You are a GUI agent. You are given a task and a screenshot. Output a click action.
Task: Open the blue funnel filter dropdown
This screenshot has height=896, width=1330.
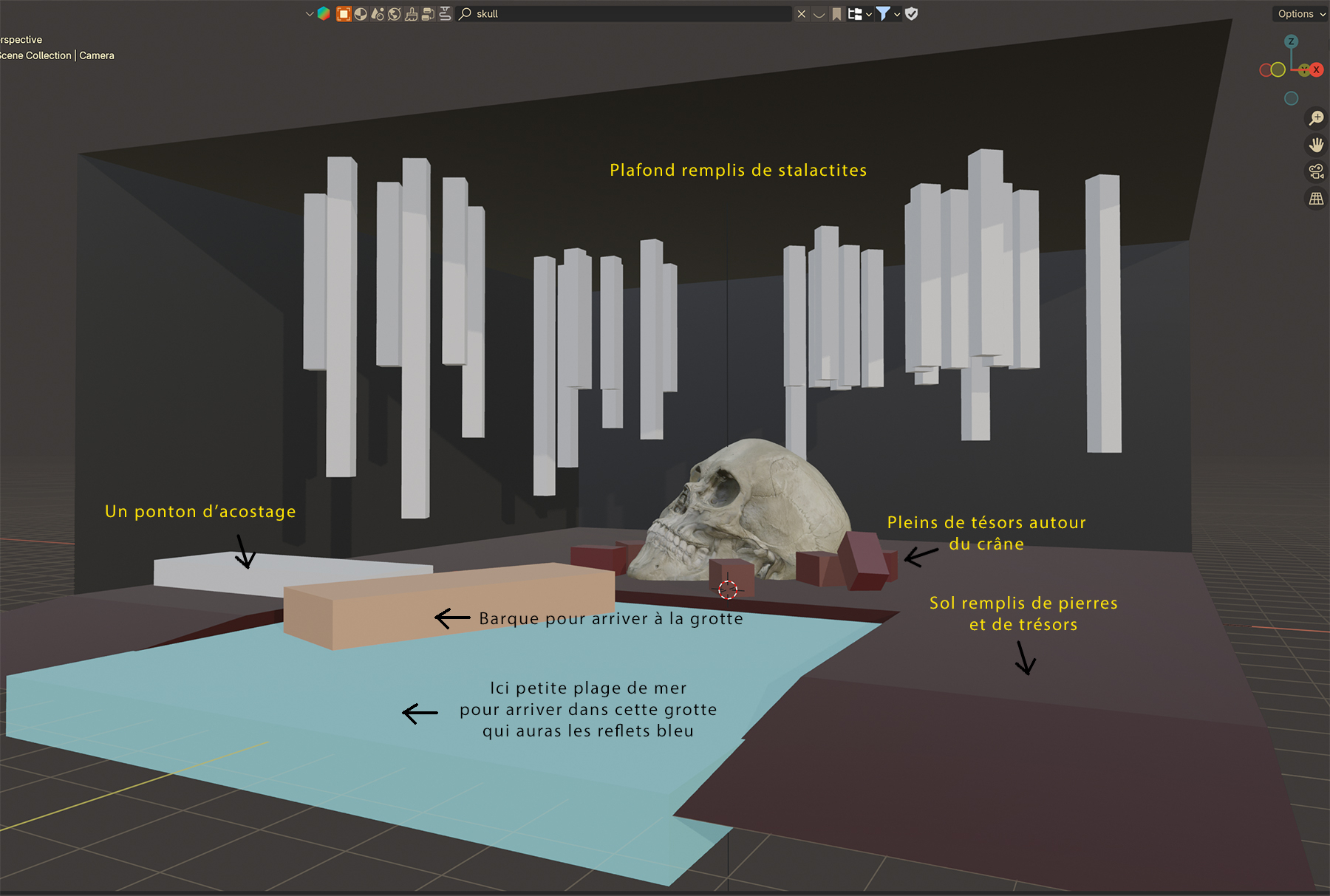[x=887, y=14]
